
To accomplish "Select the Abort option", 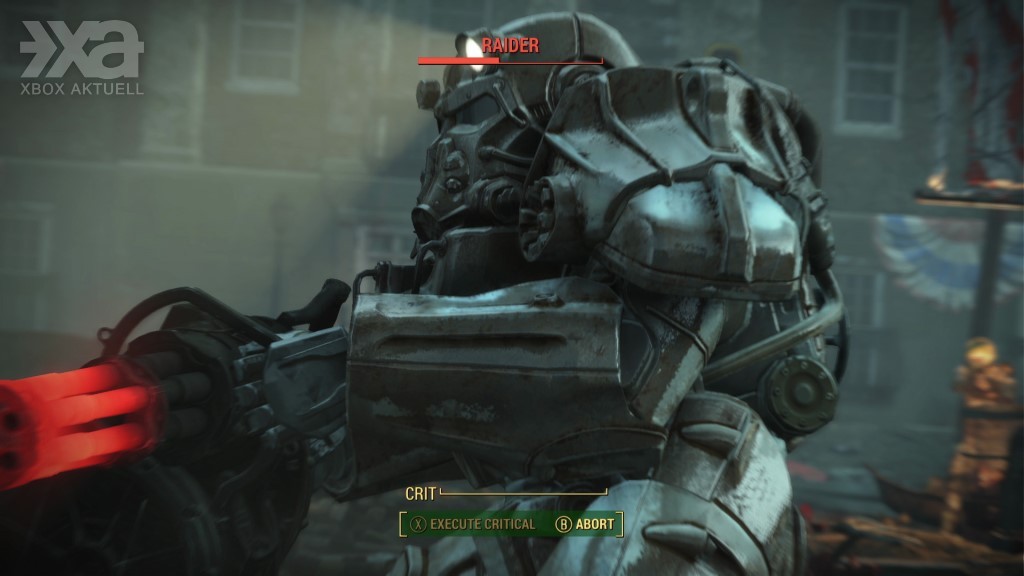I will tap(585, 524).
